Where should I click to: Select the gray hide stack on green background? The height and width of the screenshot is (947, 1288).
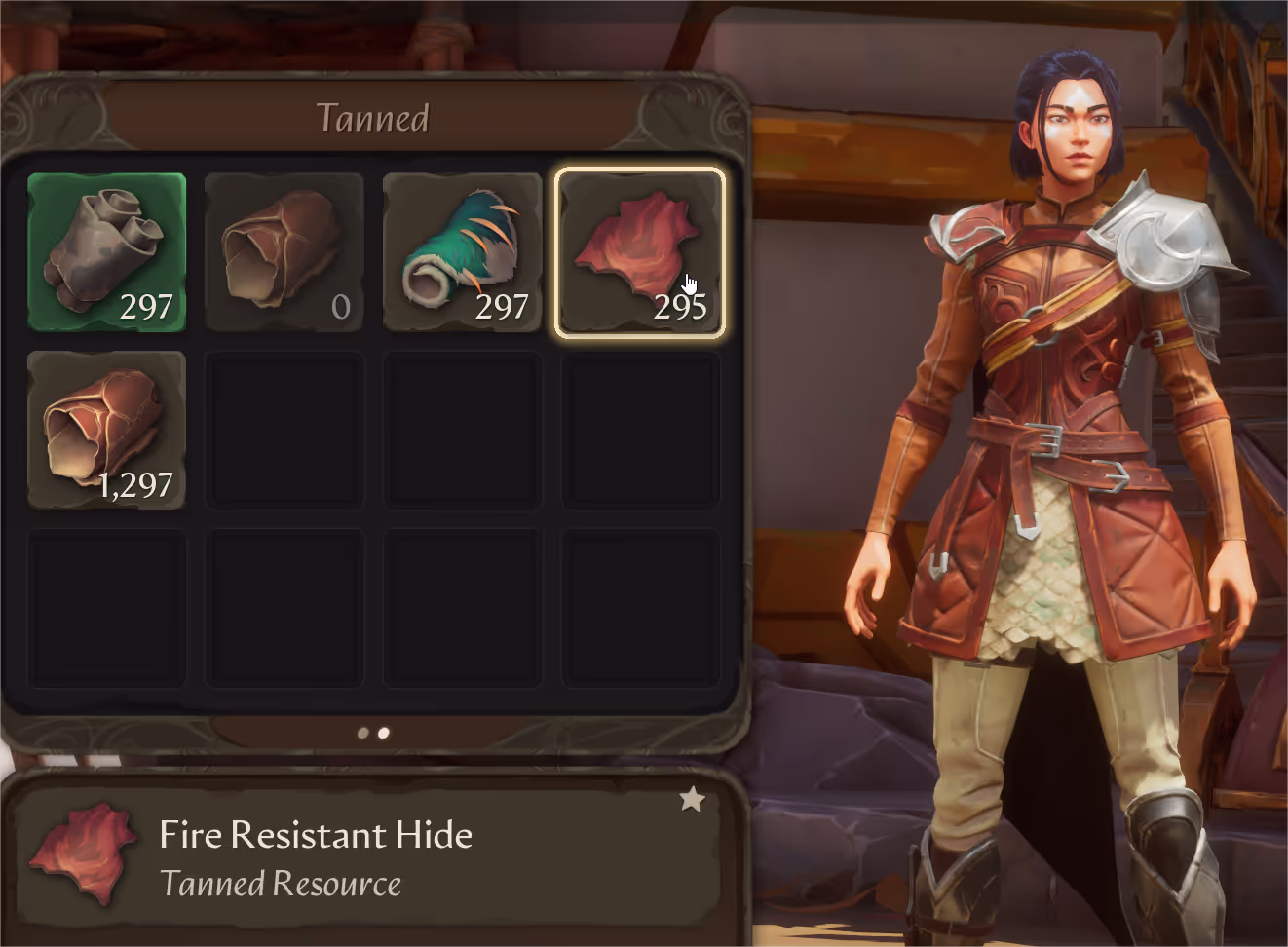click(106, 252)
